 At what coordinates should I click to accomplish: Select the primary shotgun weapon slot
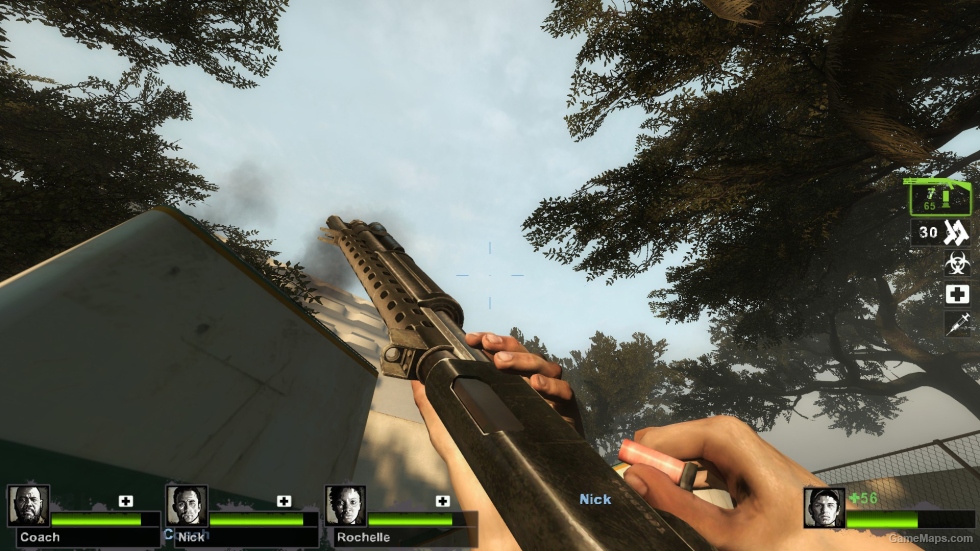pos(938,196)
